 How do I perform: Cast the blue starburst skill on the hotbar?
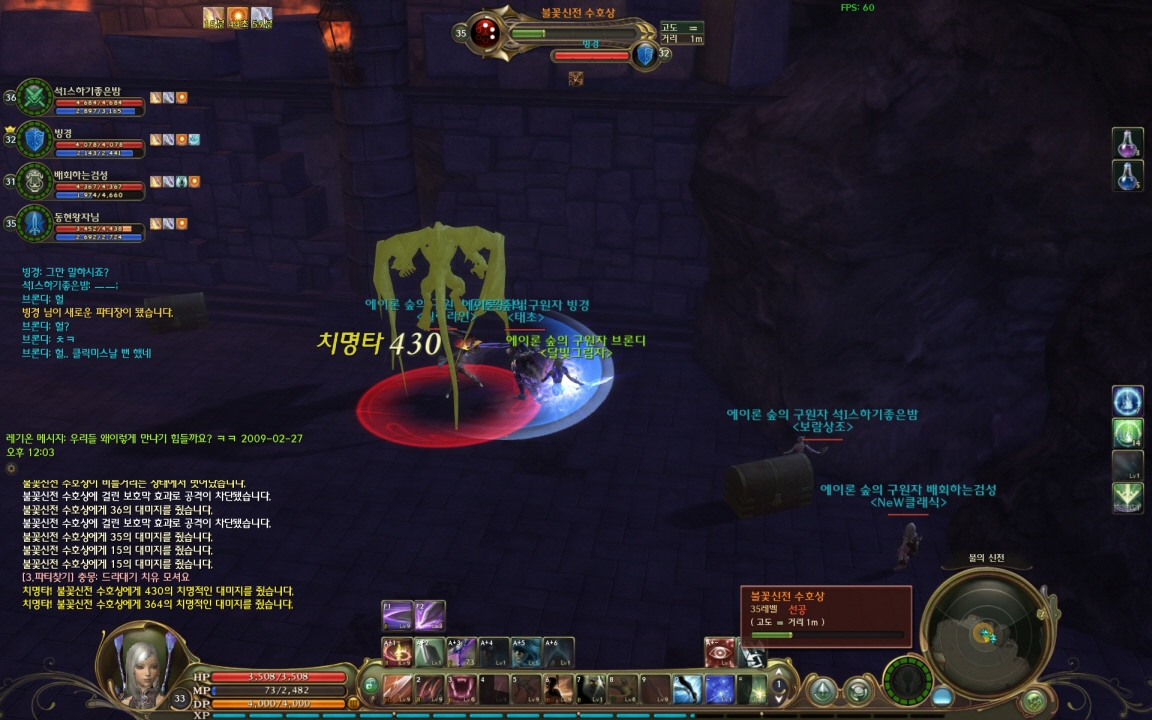coord(720,689)
